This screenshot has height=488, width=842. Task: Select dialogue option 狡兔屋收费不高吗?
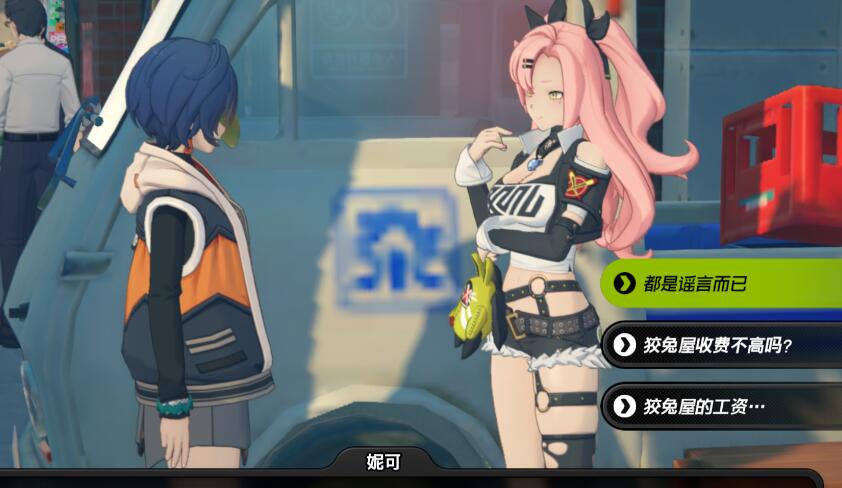click(720, 346)
